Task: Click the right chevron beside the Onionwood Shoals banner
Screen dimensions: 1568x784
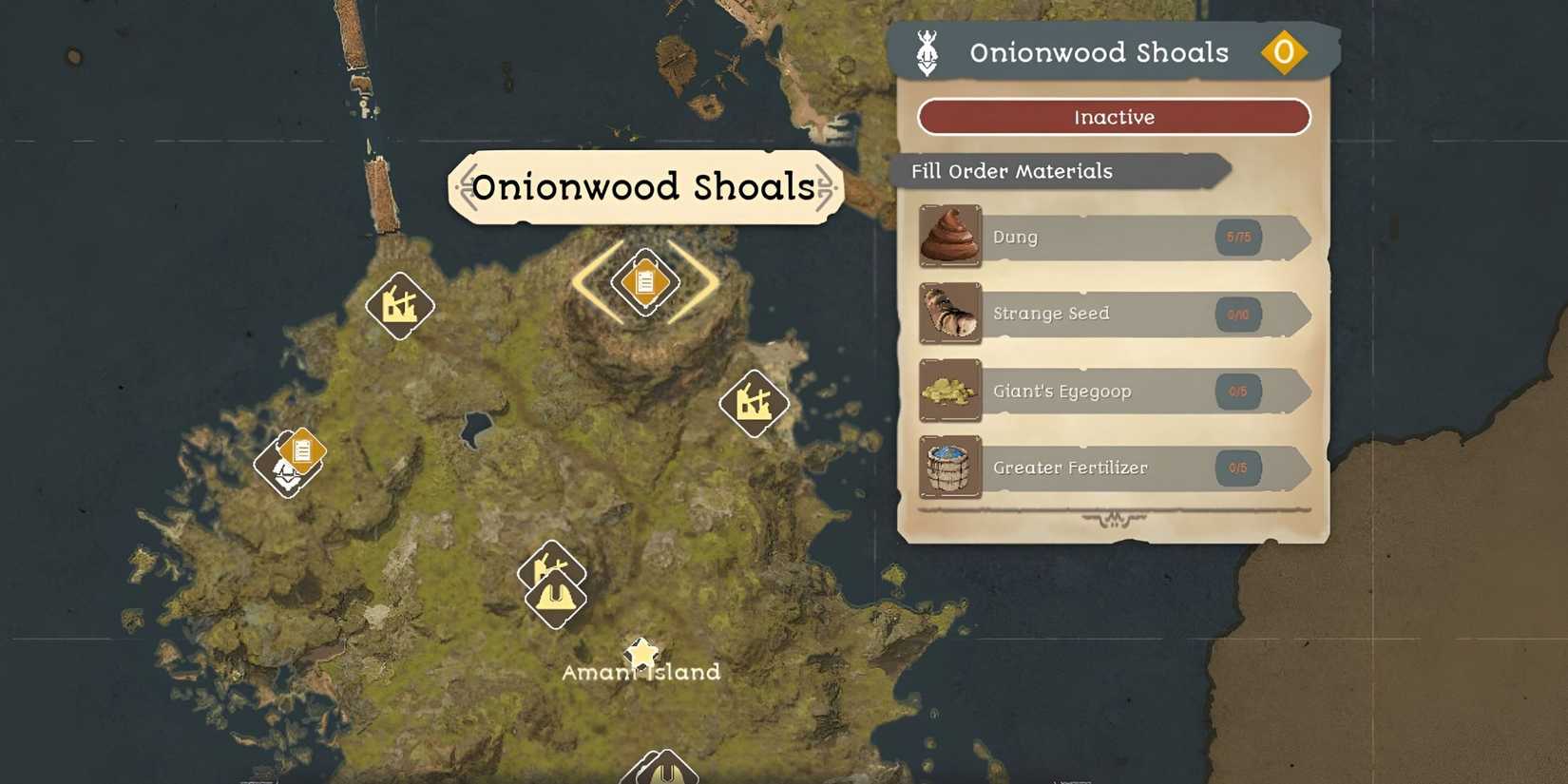Action: tap(828, 187)
